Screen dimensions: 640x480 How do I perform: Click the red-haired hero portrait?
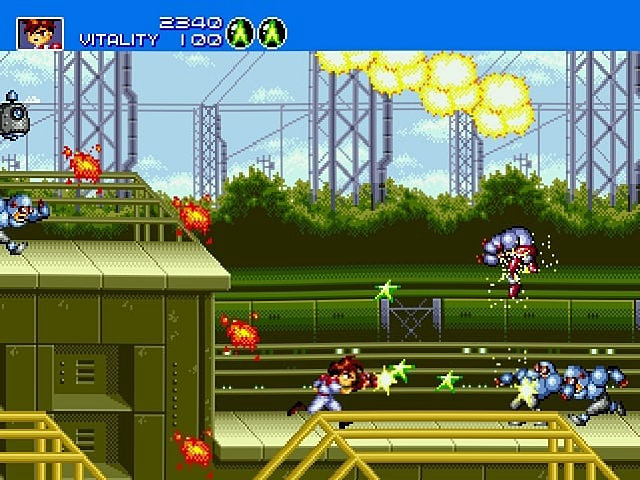(40, 33)
